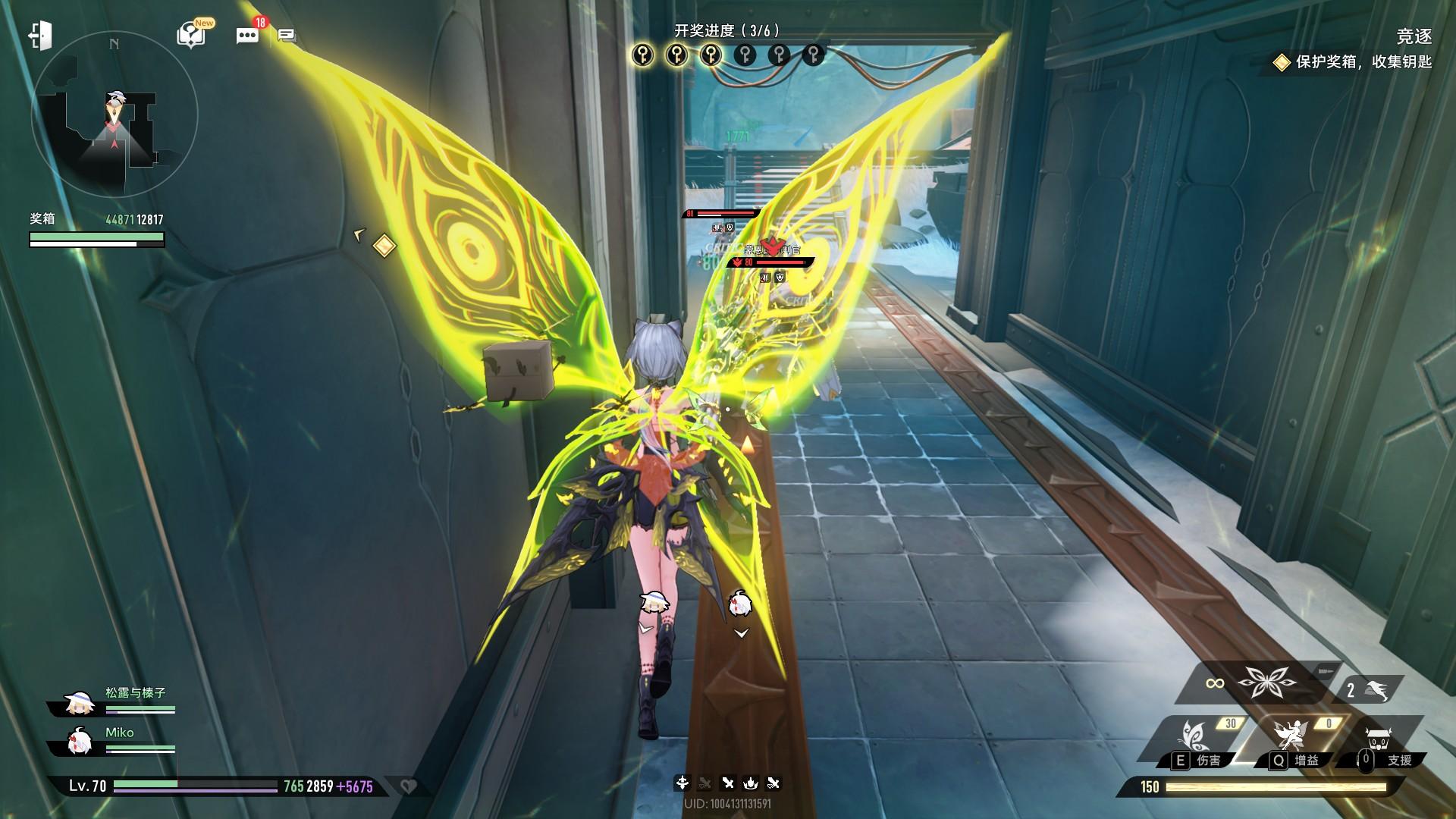The image size is (1456, 819).
Task: Select the 保护奖箱 objective tracker
Action: [x=1354, y=62]
